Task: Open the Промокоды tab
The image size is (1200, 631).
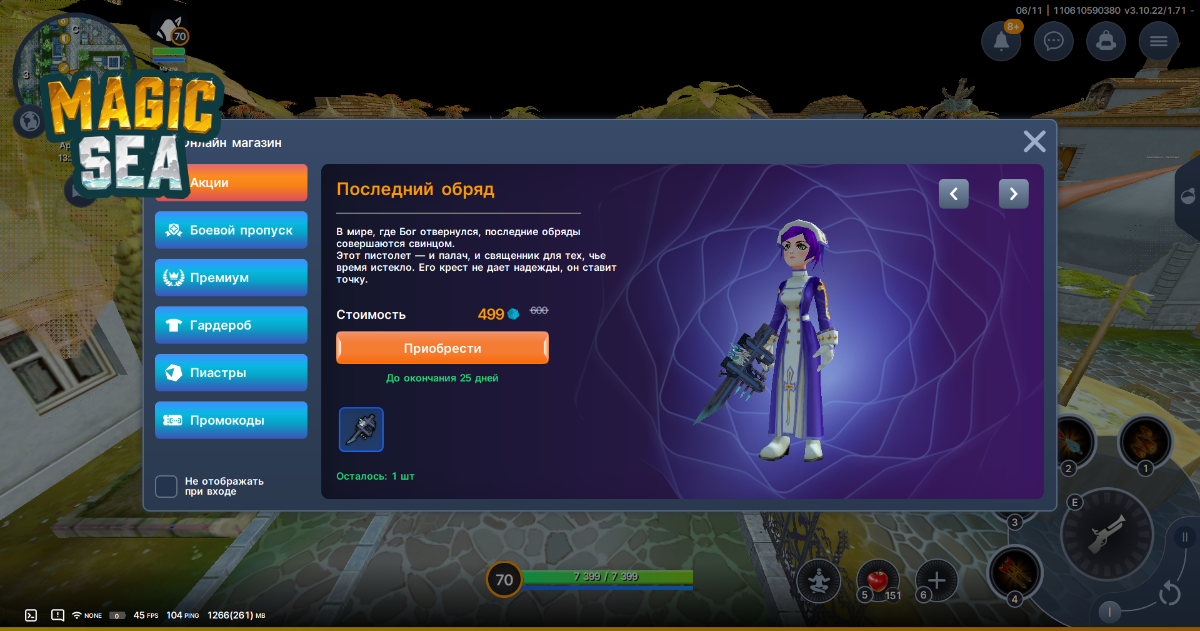Action: (231, 420)
